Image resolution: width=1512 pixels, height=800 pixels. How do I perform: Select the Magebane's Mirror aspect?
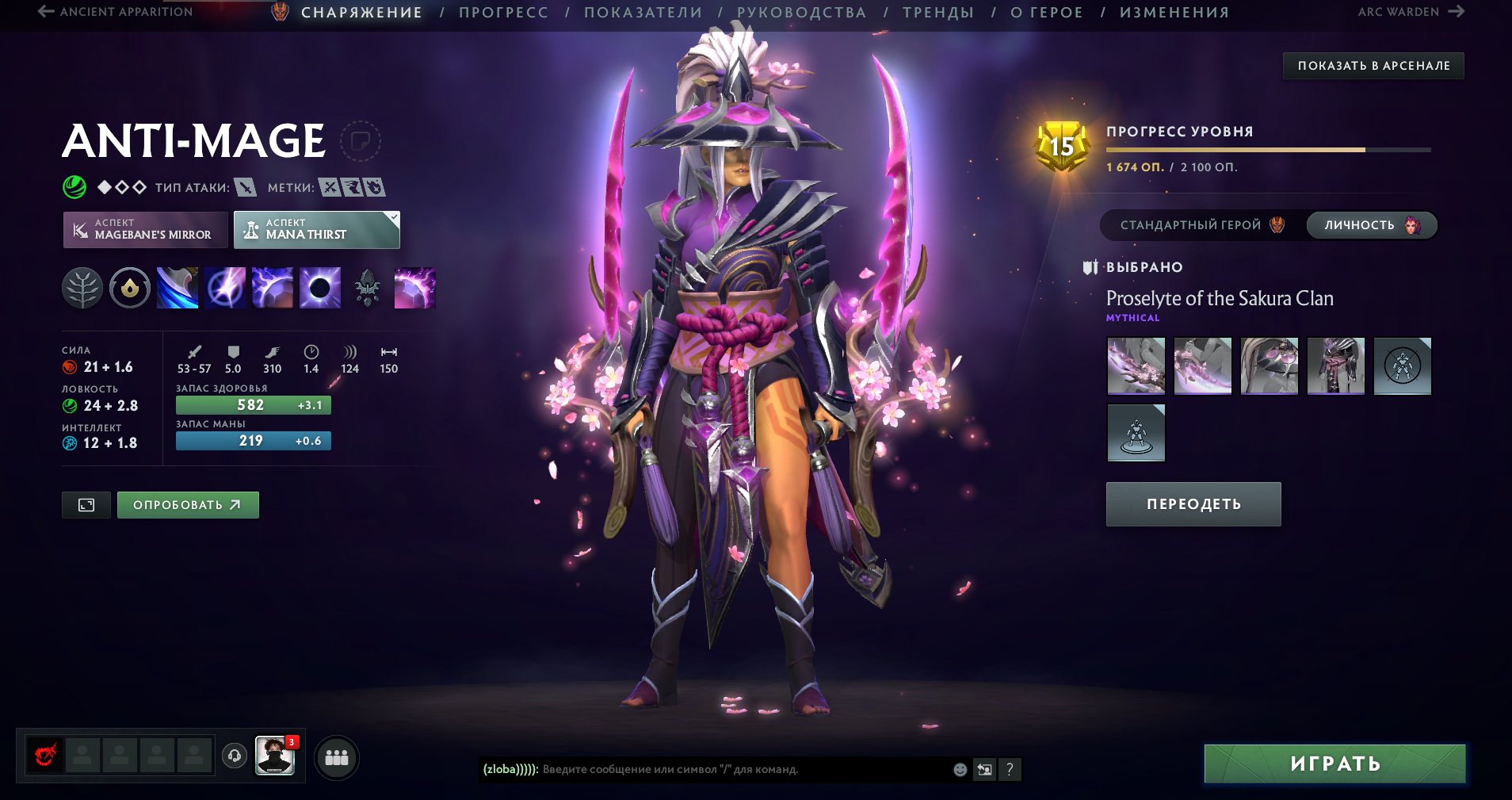pyautogui.click(x=145, y=230)
